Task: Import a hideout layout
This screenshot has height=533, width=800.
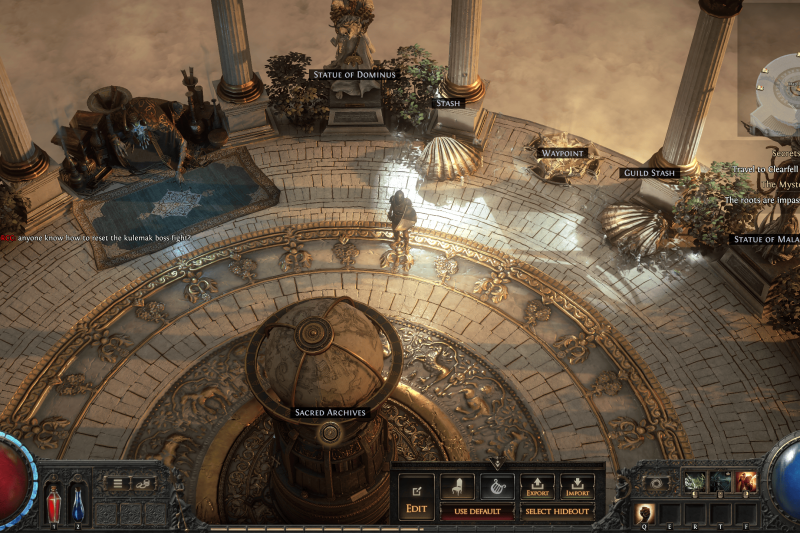Action: (x=576, y=487)
